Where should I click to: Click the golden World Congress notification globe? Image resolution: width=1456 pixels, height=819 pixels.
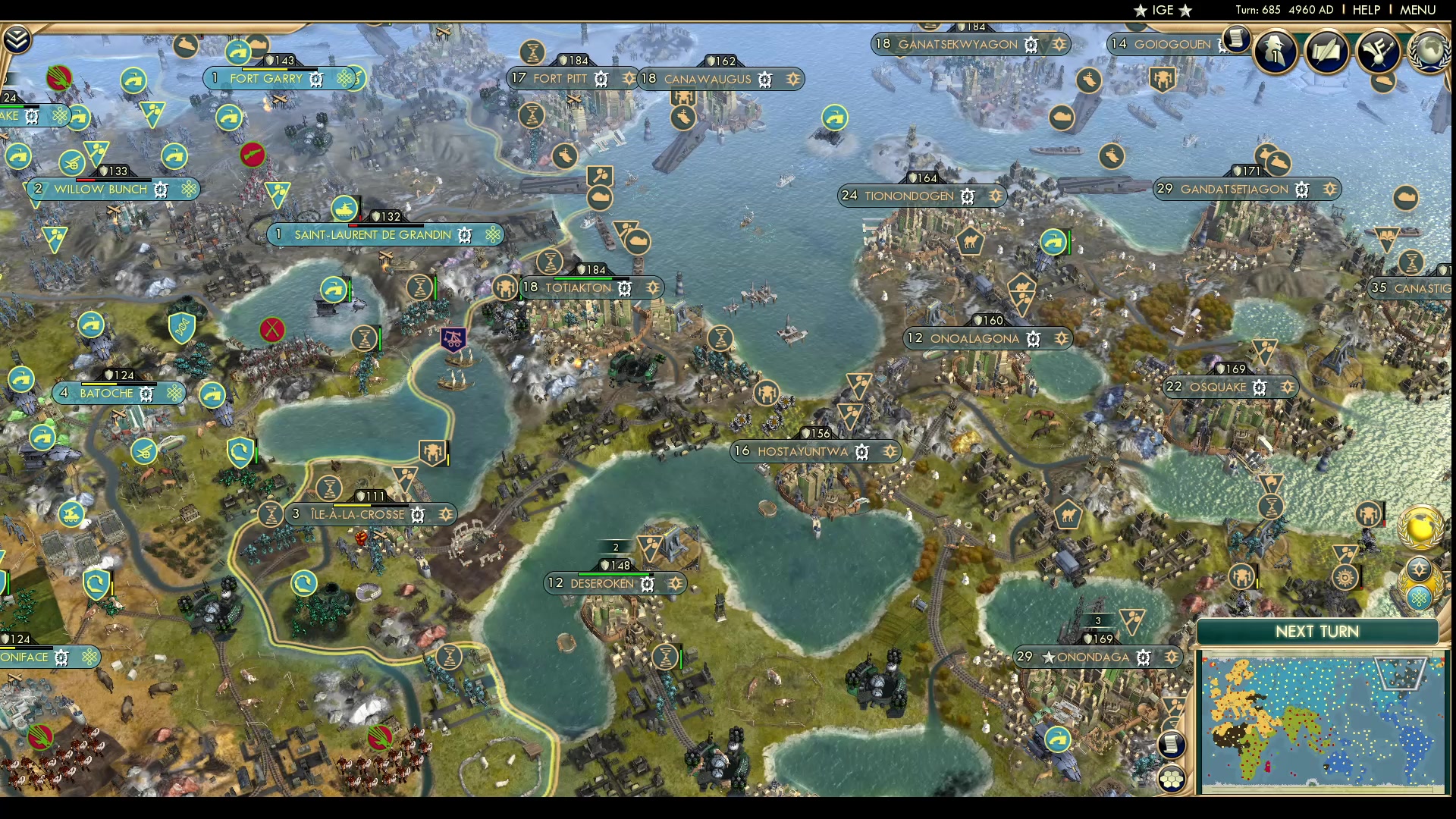point(1420,529)
